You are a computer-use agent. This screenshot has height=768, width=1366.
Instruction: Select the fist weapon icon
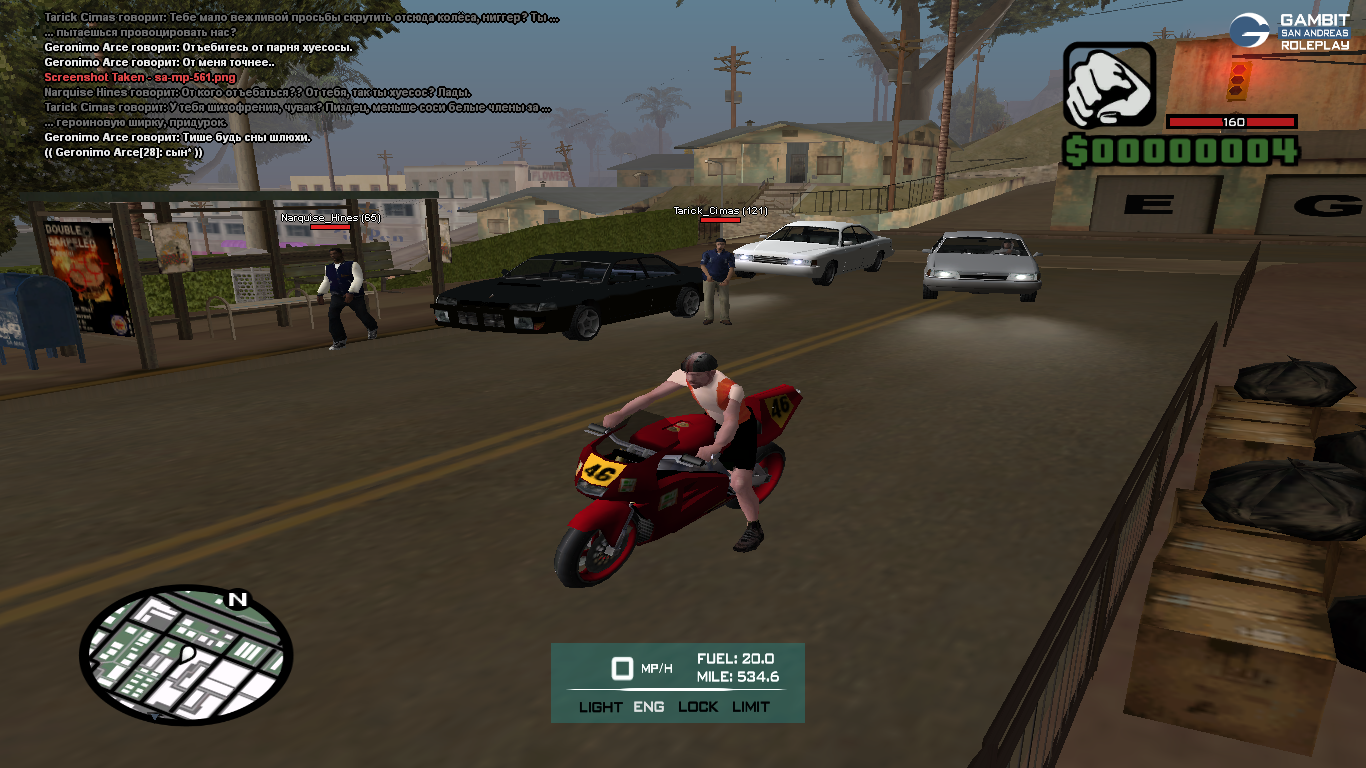(x=1109, y=85)
